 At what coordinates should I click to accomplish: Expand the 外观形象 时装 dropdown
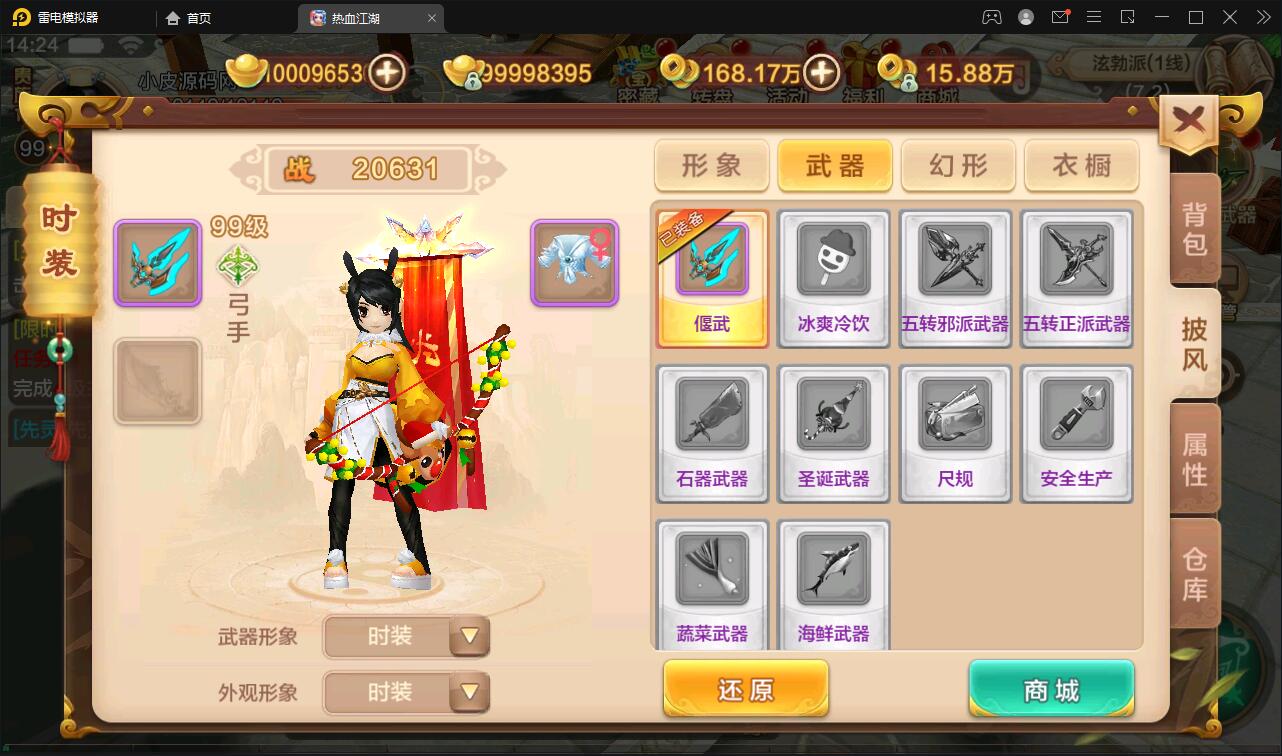(x=405, y=693)
